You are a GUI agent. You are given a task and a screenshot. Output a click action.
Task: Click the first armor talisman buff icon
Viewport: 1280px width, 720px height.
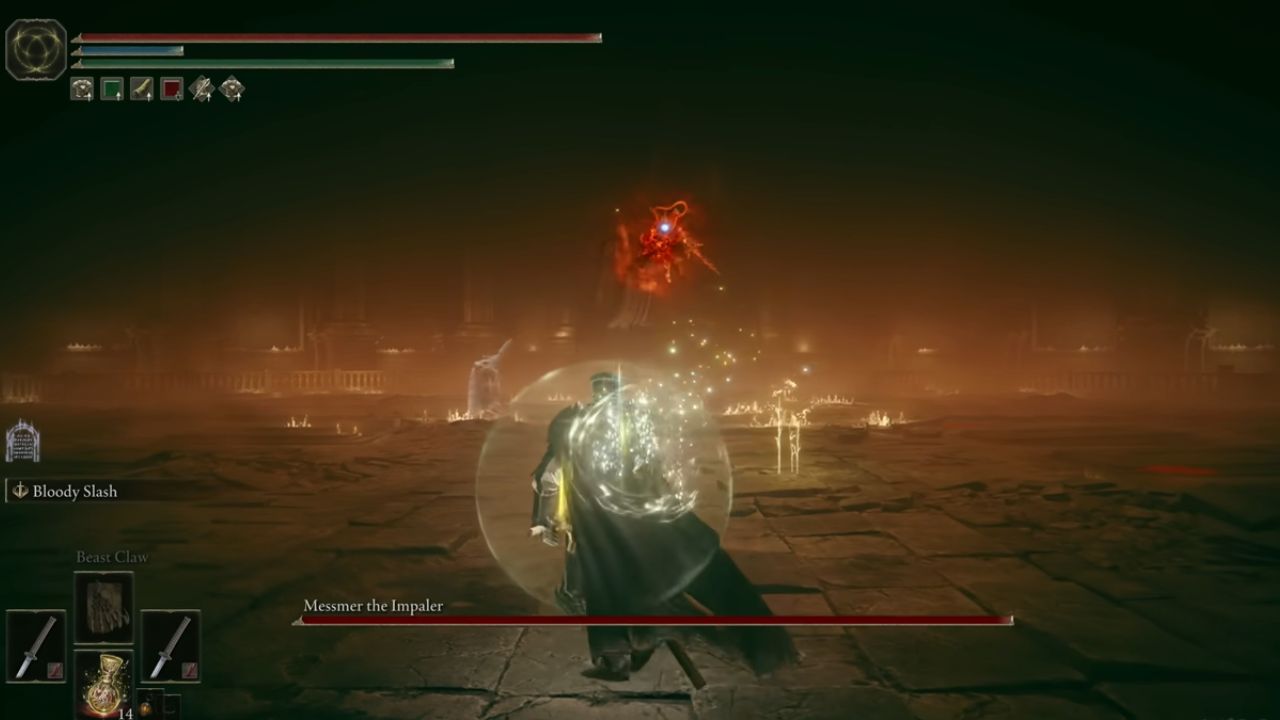click(x=82, y=88)
